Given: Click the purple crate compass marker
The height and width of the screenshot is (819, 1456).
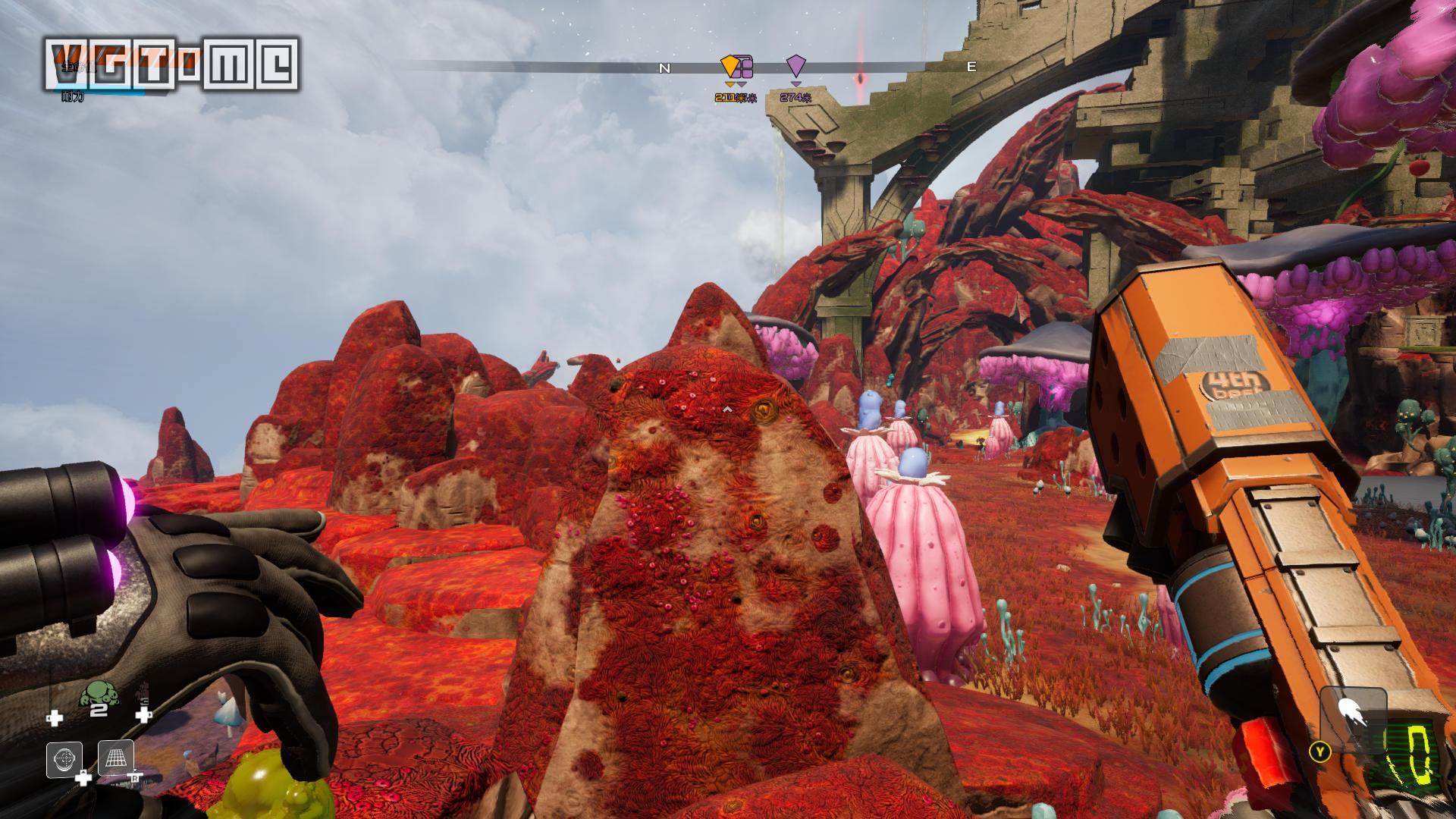Looking at the screenshot, I should (745, 67).
